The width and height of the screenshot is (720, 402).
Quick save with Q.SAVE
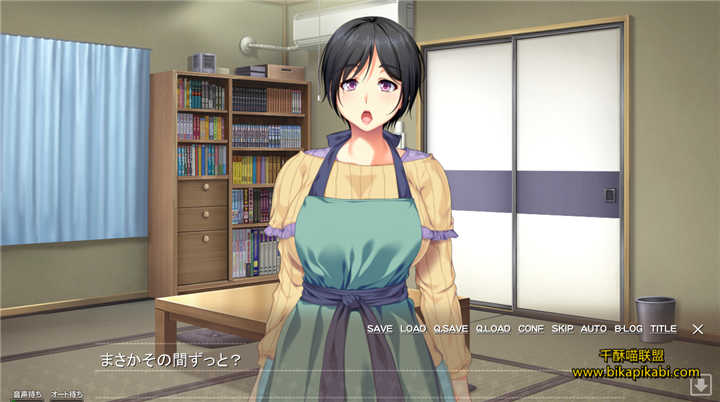tap(450, 328)
